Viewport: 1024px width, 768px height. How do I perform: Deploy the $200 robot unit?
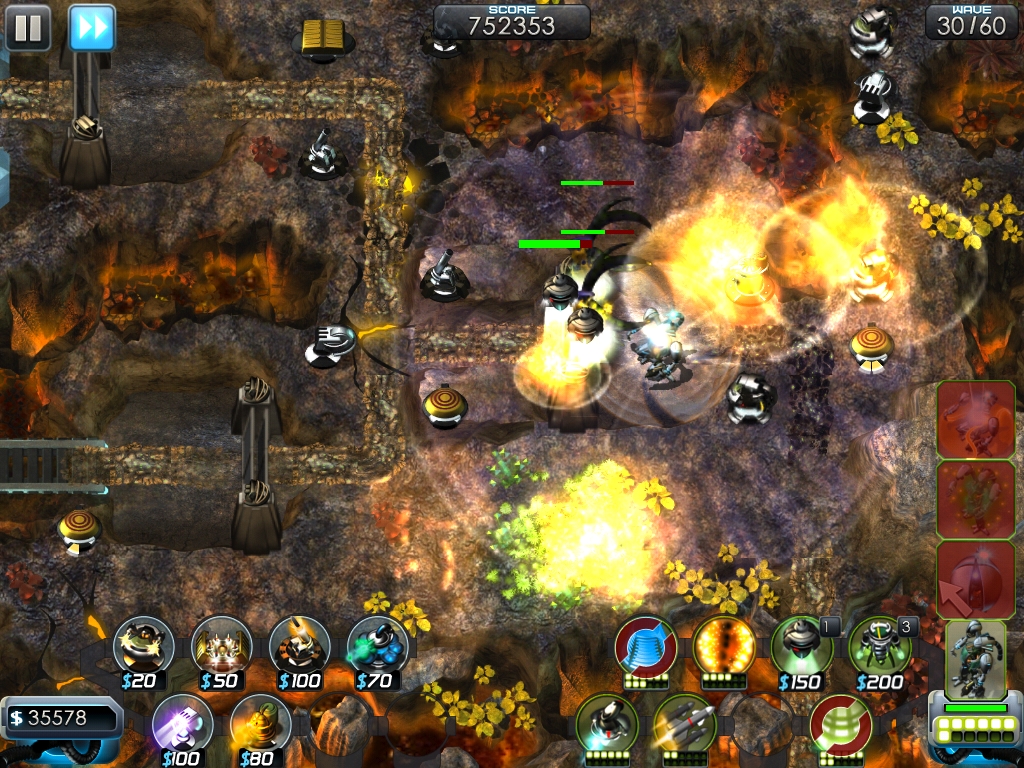tap(880, 646)
